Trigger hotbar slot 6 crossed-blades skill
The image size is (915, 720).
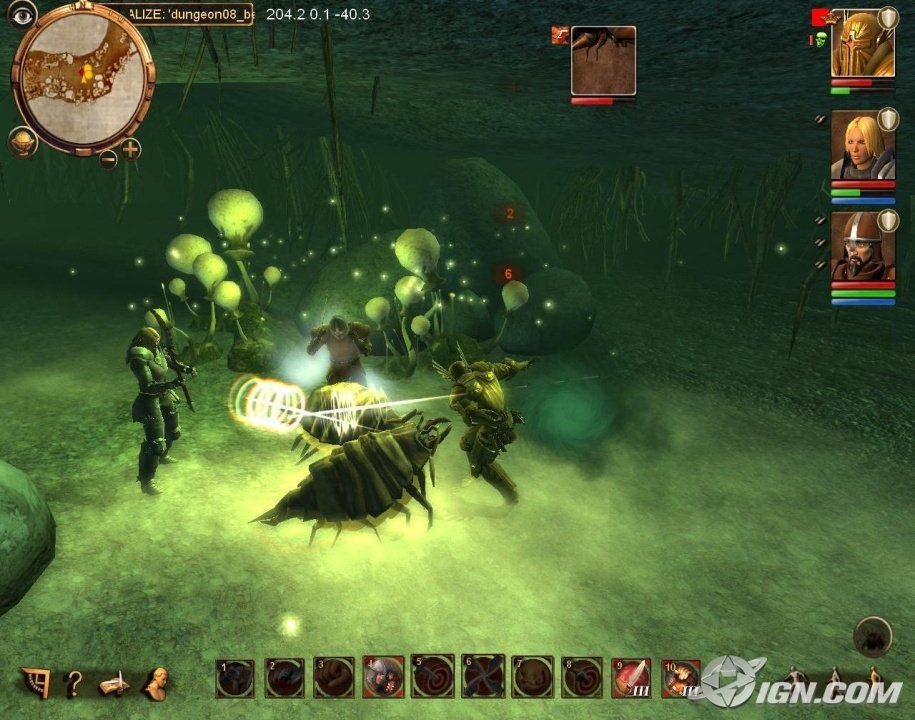coord(482,677)
